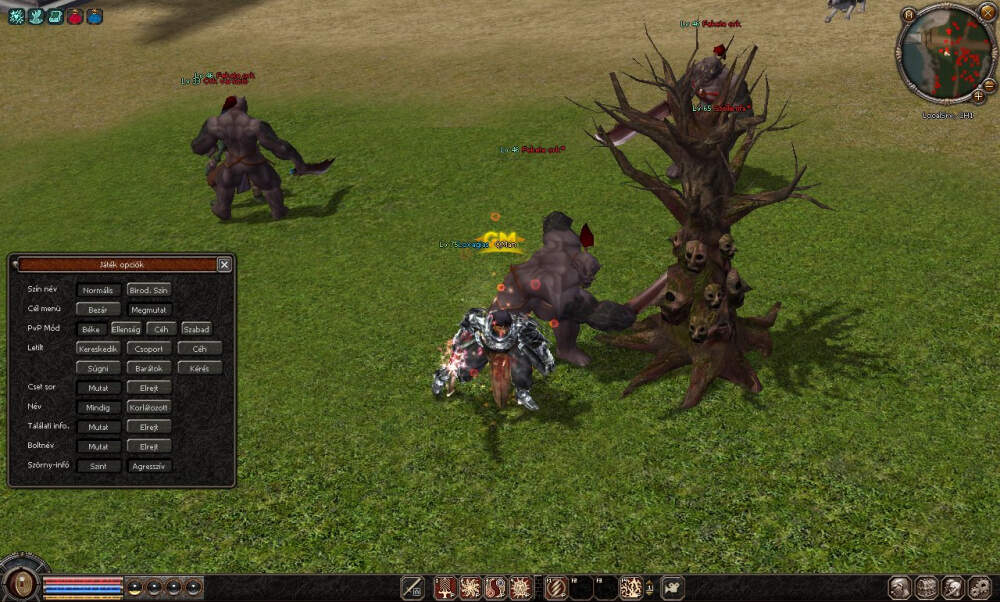The image size is (1000, 602).
Task: Activate the camera icon on the hotbar
Action: coord(674,588)
